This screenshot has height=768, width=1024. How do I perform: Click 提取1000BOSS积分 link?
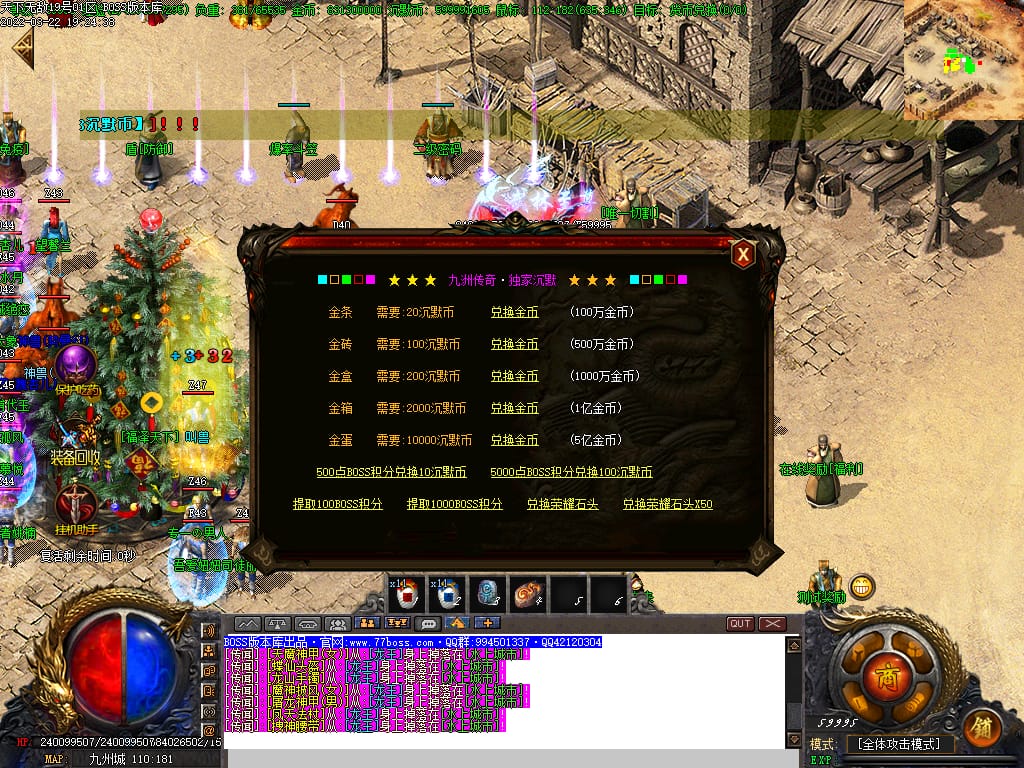pos(454,504)
